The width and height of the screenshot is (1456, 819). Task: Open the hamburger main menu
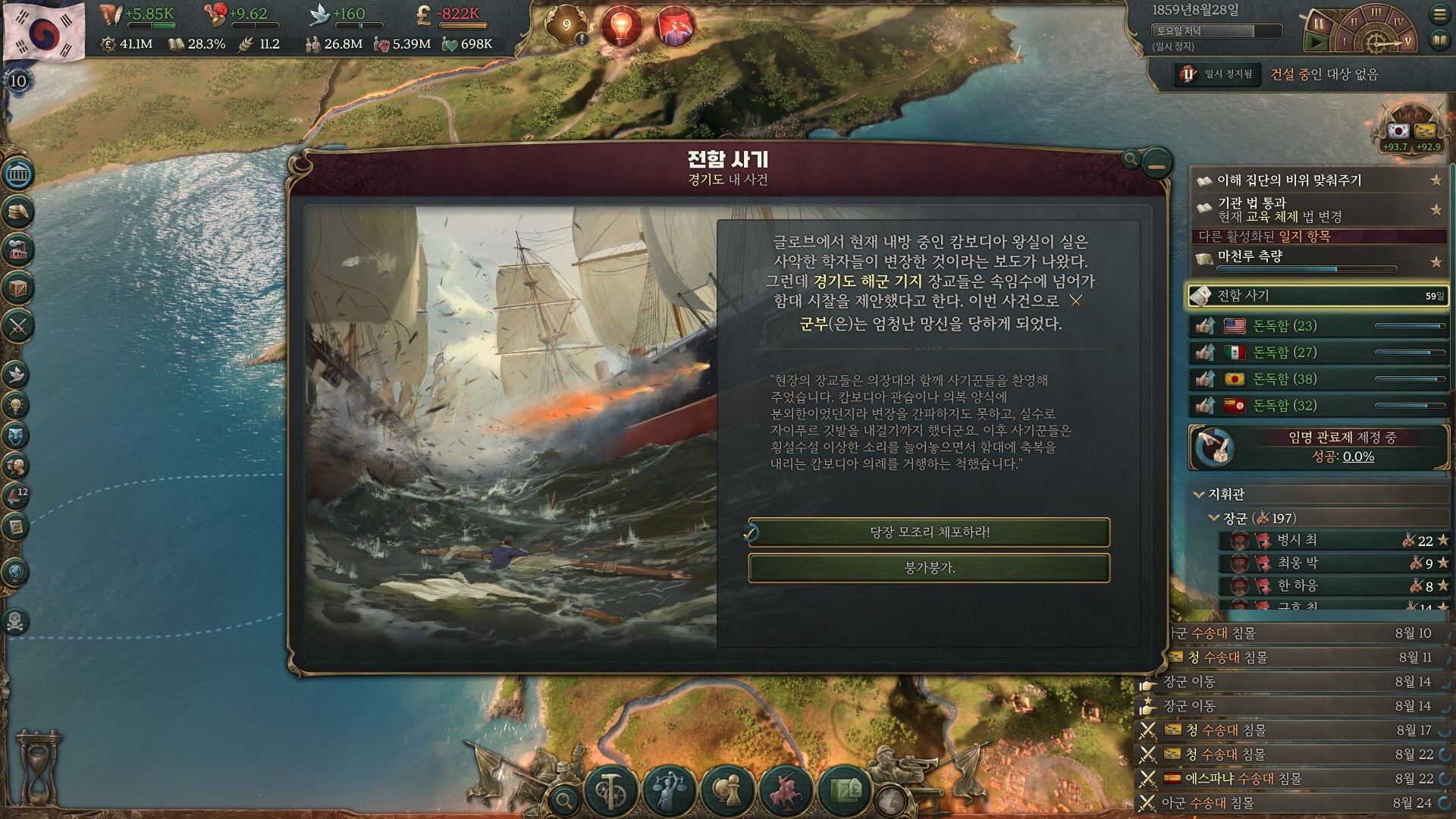[1439, 14]
